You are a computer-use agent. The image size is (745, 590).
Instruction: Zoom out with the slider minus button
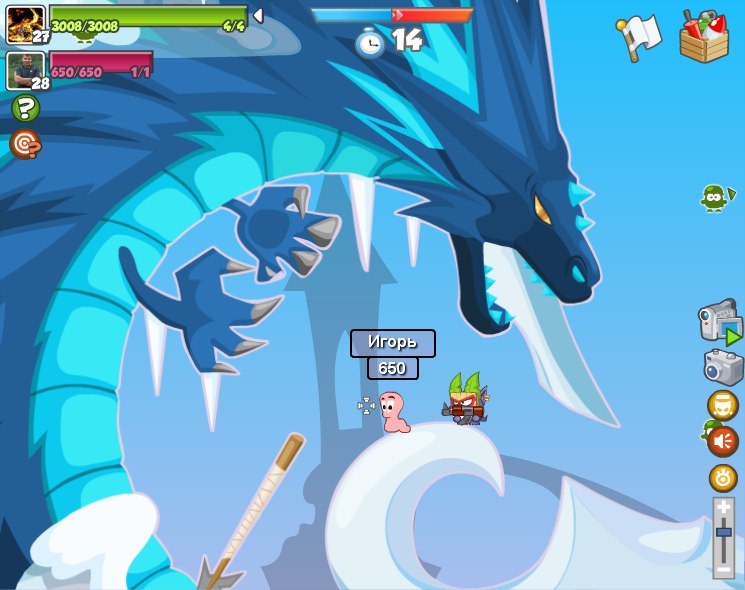[x=723, y=569]
